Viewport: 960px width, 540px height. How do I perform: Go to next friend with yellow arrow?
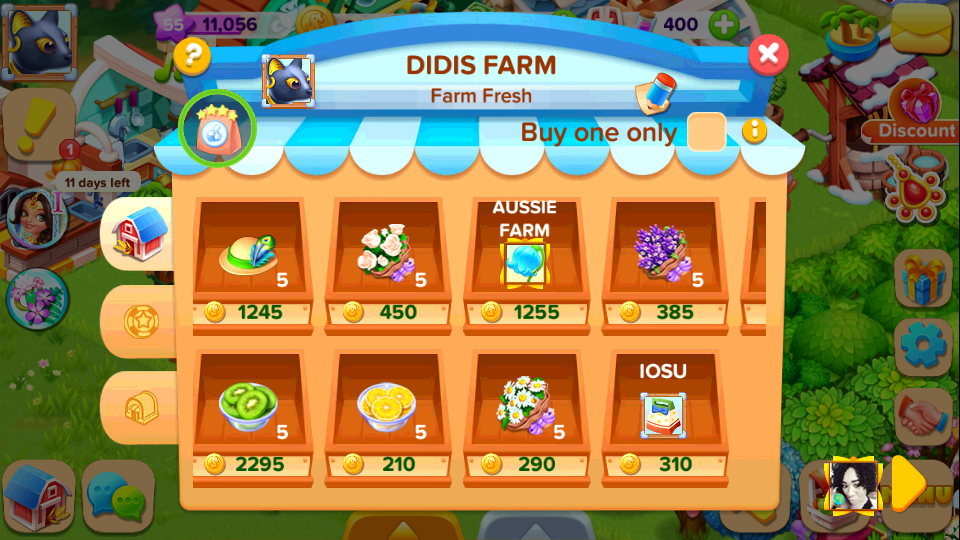pyautogui.click(x=908, y=484)
